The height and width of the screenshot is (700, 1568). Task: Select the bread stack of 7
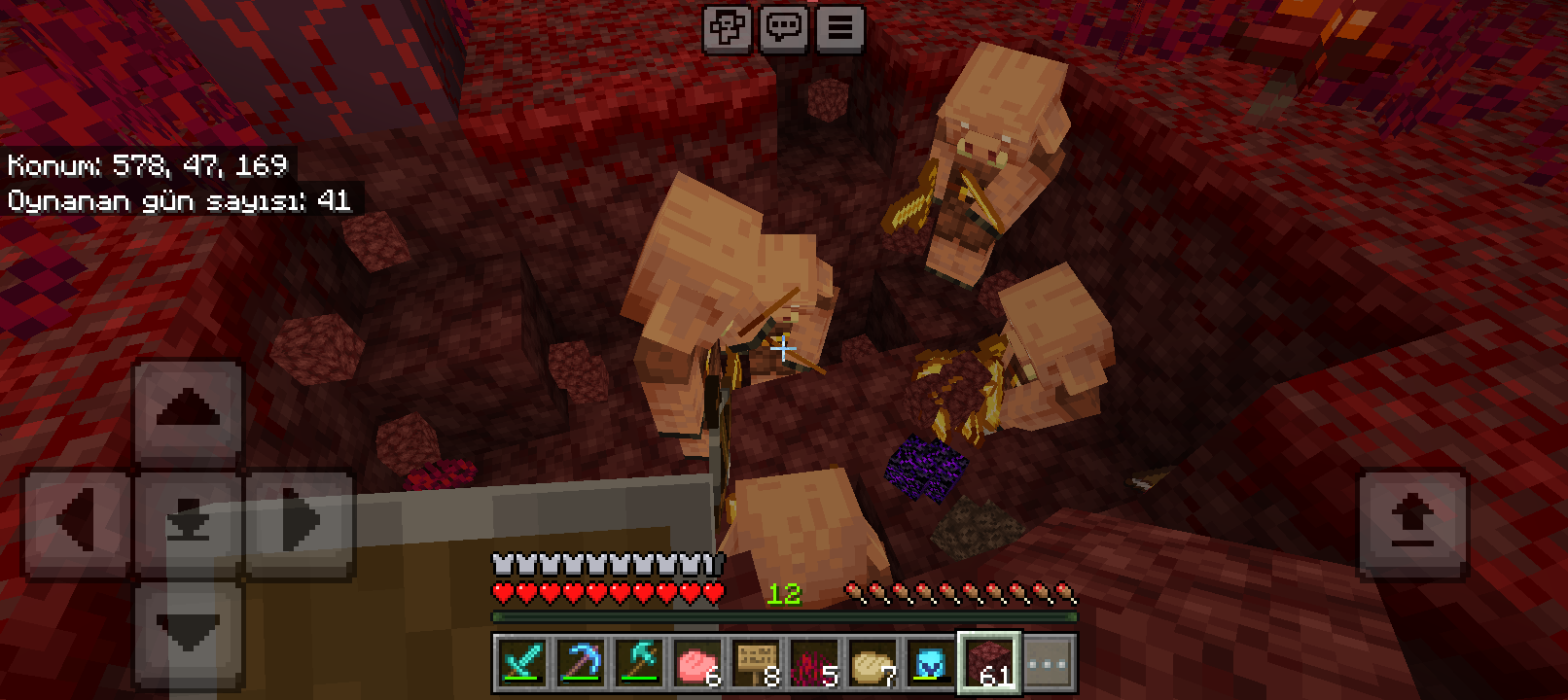[x=873, y=664]
